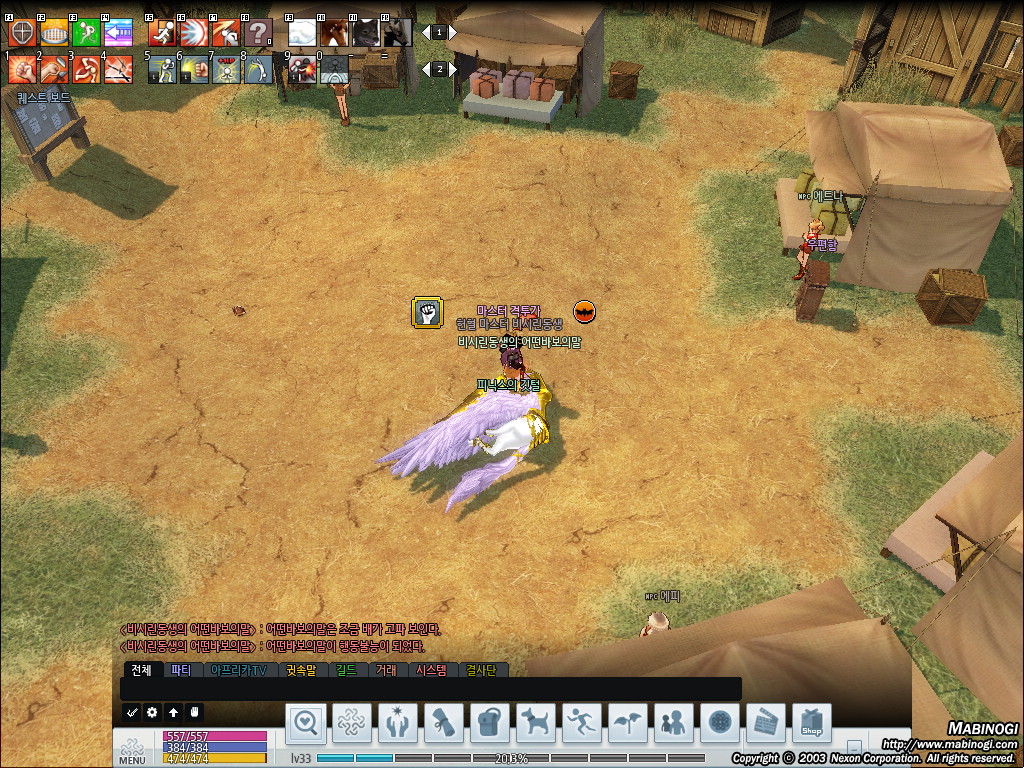This screenshot has width=1024, height=768.
Task: Open the quest scroll icon
Action: point(444,721)
